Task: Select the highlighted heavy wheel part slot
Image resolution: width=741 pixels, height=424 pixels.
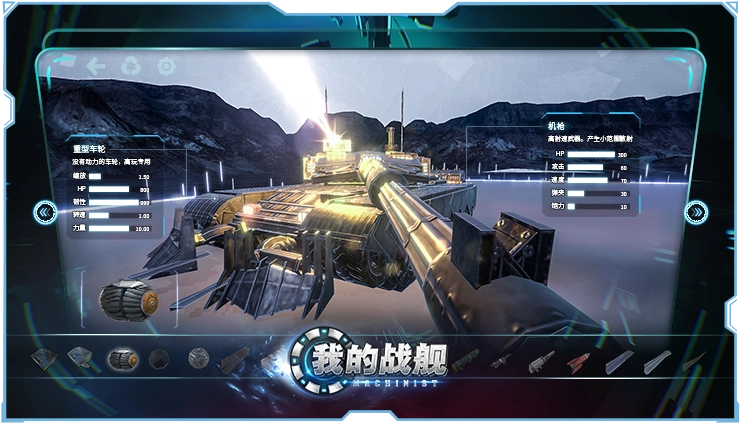Action: click(x=123, y=358)
